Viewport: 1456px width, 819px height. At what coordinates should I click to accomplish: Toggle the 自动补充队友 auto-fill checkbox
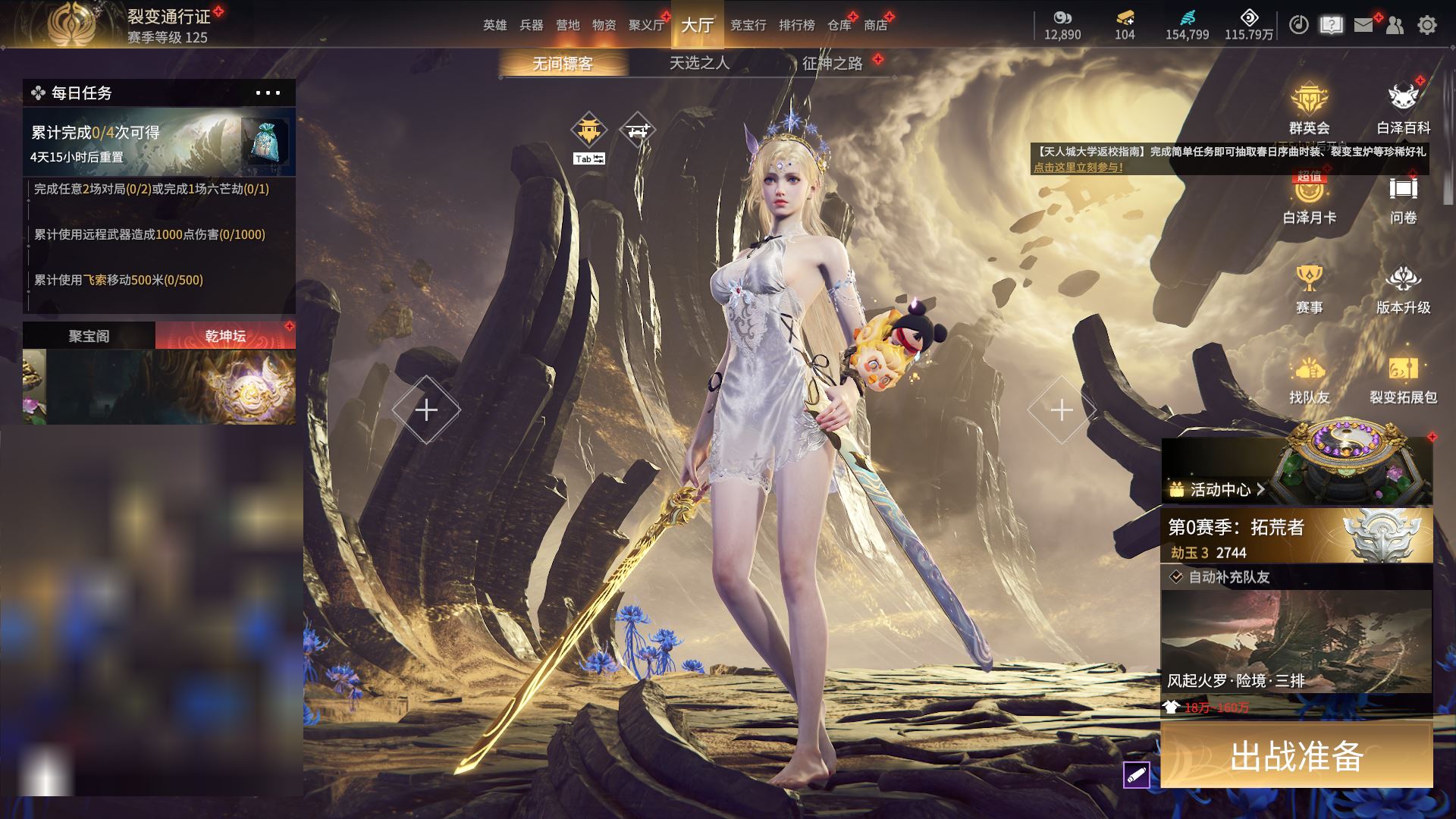[x=1176, y=577]
